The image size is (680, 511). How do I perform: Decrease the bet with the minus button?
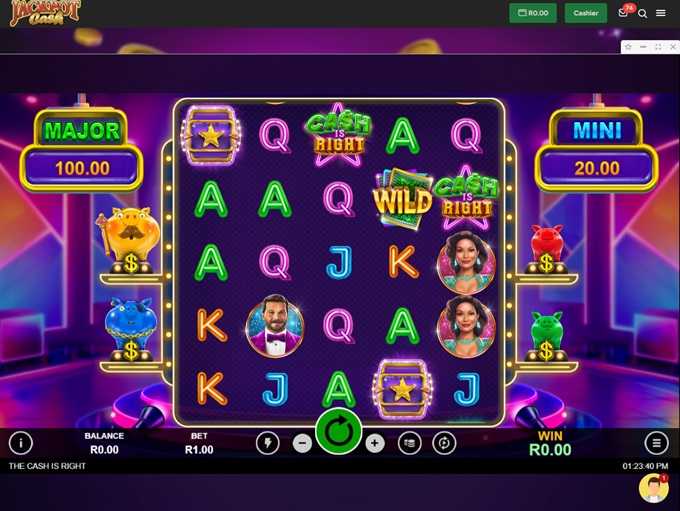click(302, 444)
